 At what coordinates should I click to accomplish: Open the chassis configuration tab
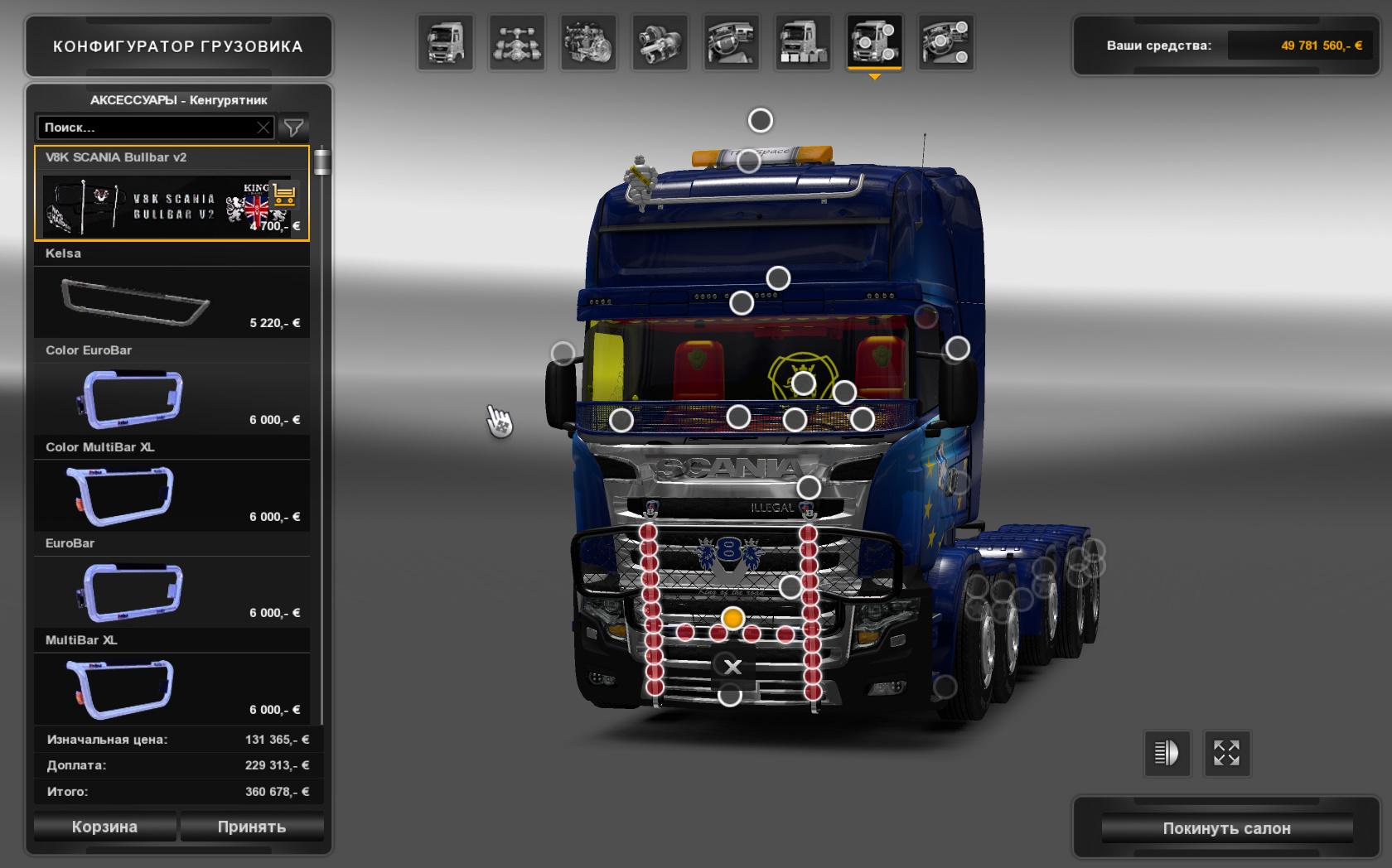(x=517, y=42)
